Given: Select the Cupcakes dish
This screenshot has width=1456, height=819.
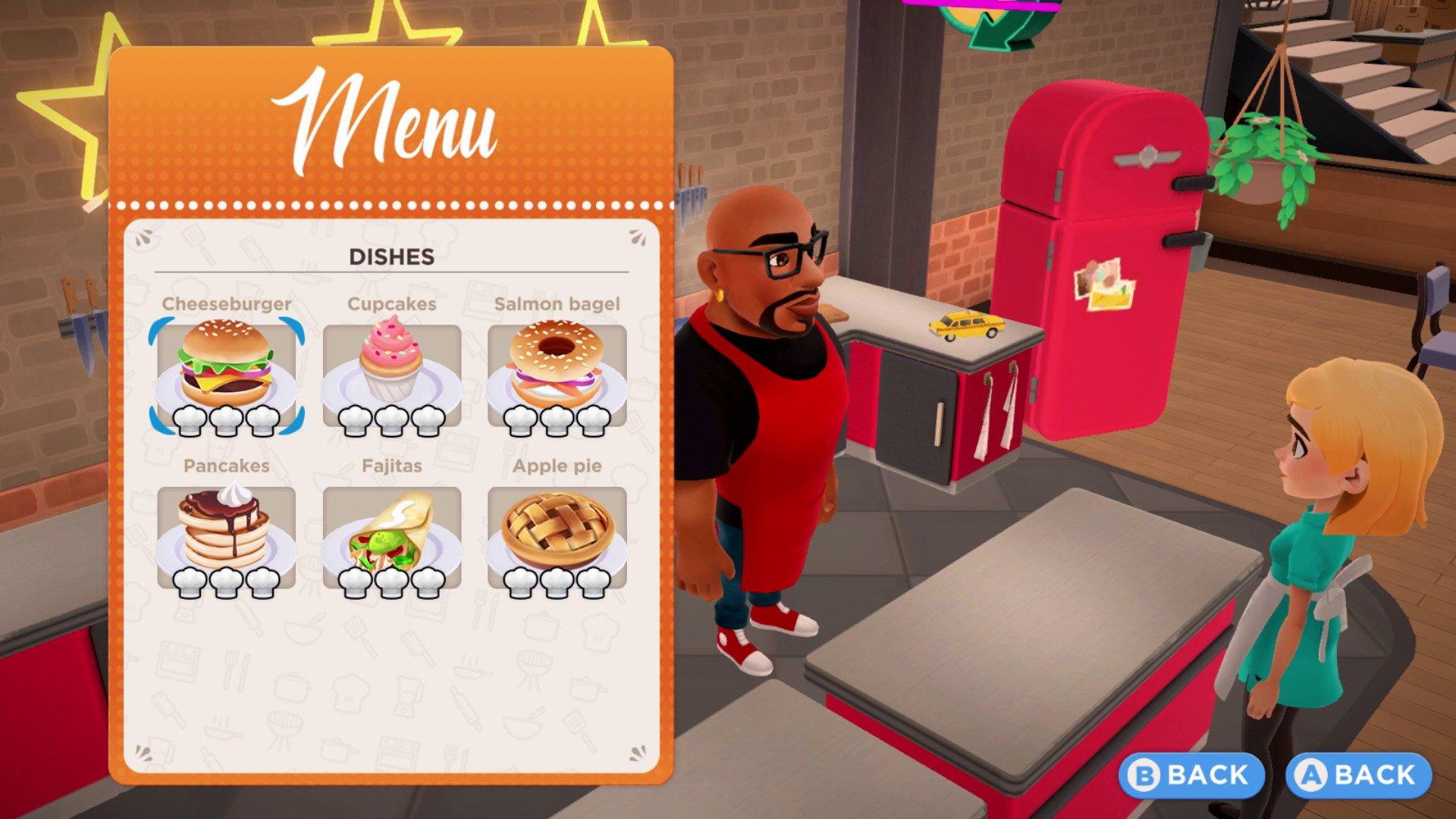Looking at the screenshot, I should click(x=392, y=372).
